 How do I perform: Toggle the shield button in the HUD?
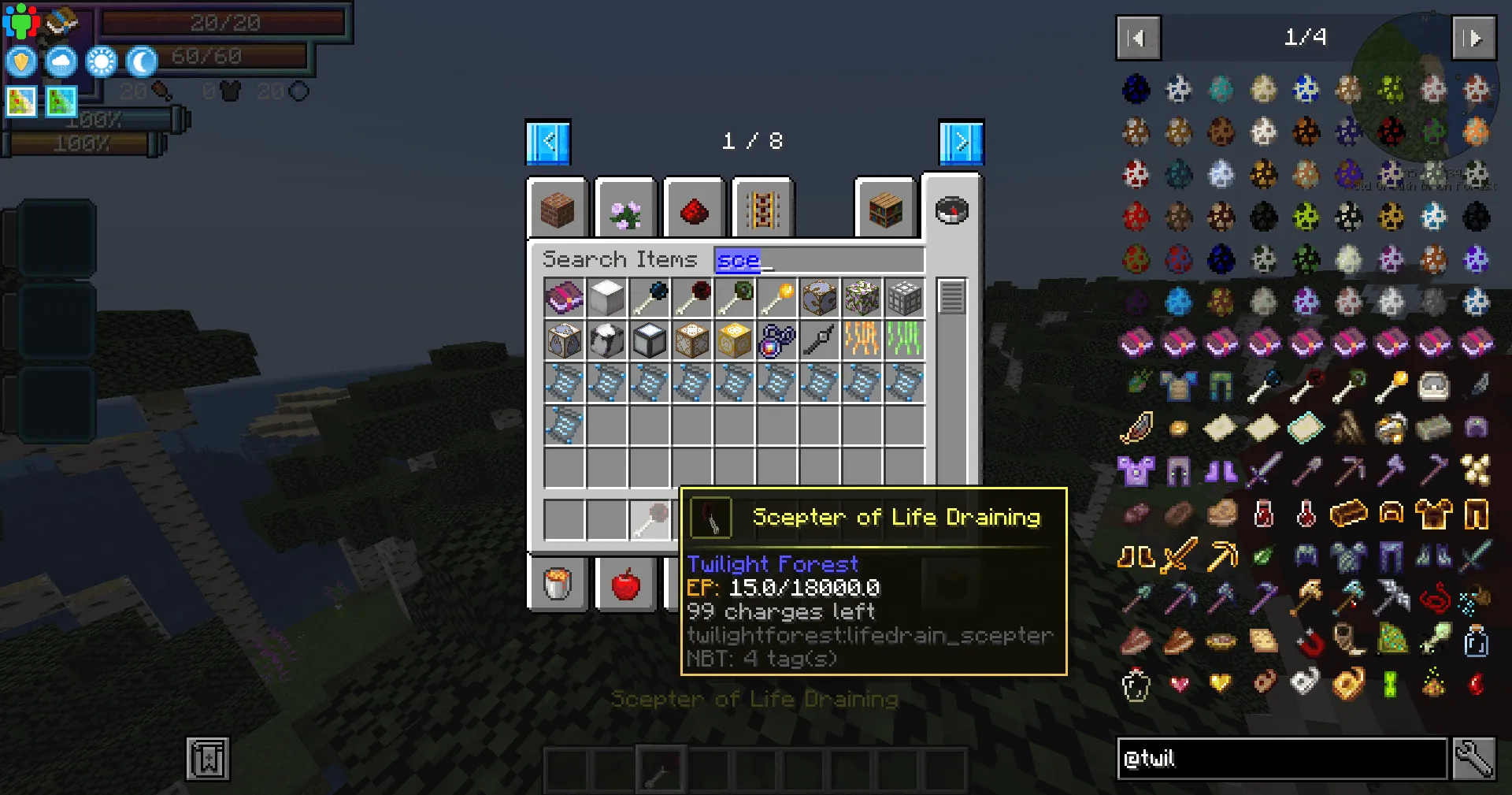pos(20,61)
